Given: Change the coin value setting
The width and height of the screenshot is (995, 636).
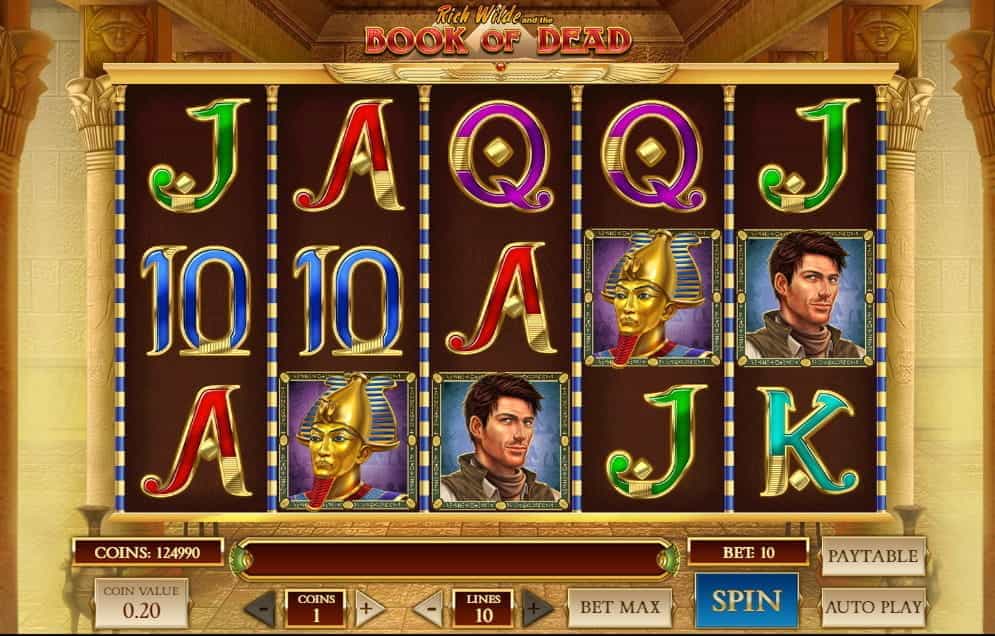Looking at the screenshot, I should pyautogui.click(x=141, y=603).
